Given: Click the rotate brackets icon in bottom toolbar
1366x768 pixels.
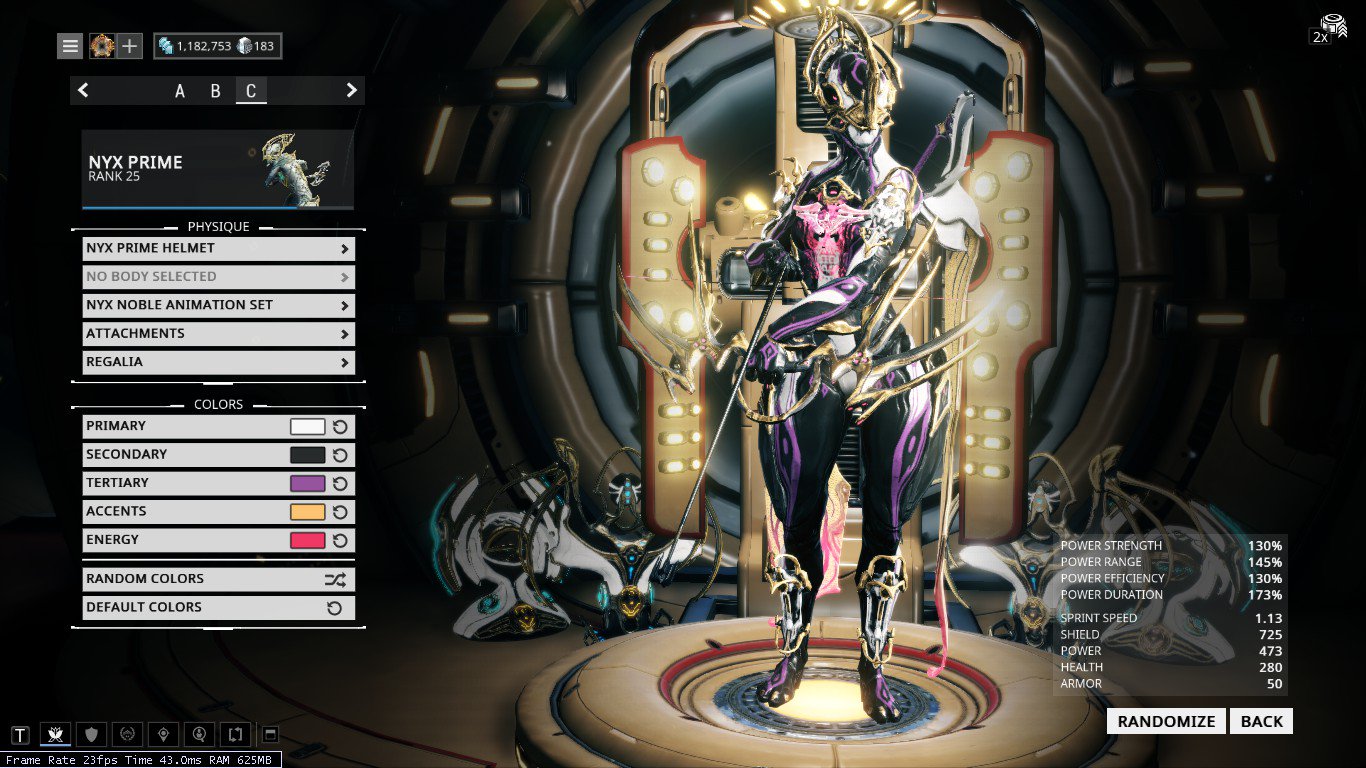Looking at the screenshot, I should click(x=234, y=733).
